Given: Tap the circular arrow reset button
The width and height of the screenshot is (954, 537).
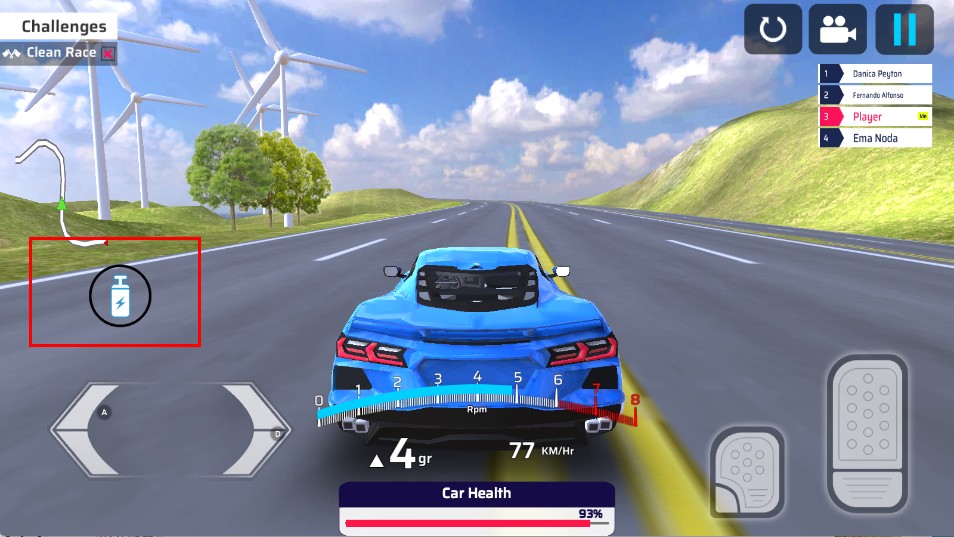Looking at the screenshot, I should coord(772,29).
